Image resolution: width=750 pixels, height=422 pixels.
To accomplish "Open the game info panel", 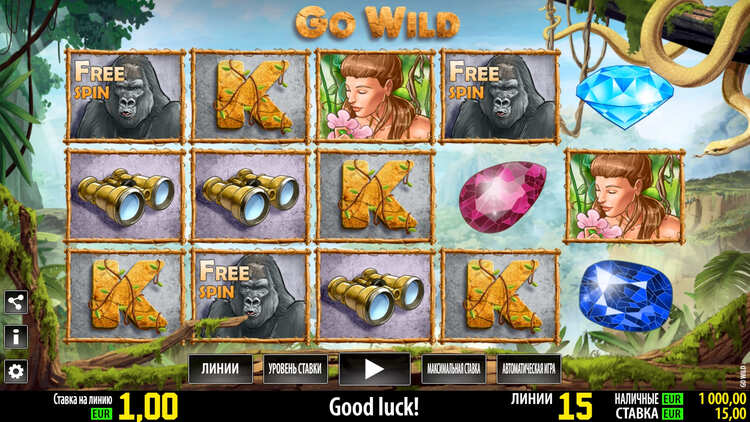I will pos(15,336).
